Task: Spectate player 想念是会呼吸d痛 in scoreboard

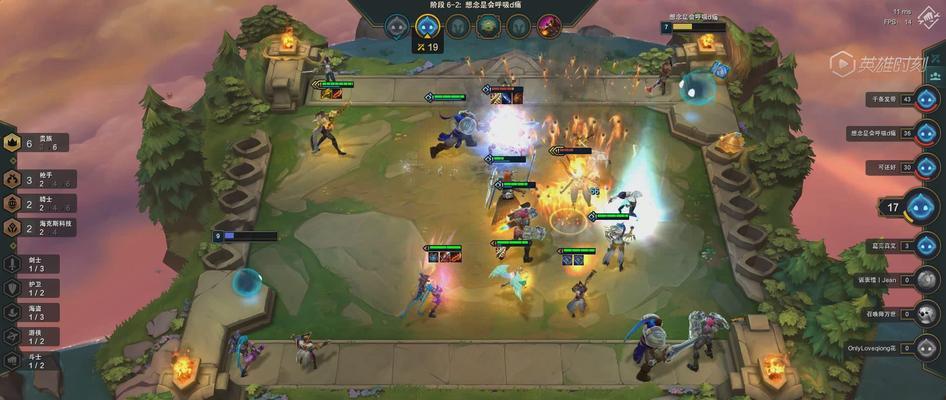Action: pos(928,133)
